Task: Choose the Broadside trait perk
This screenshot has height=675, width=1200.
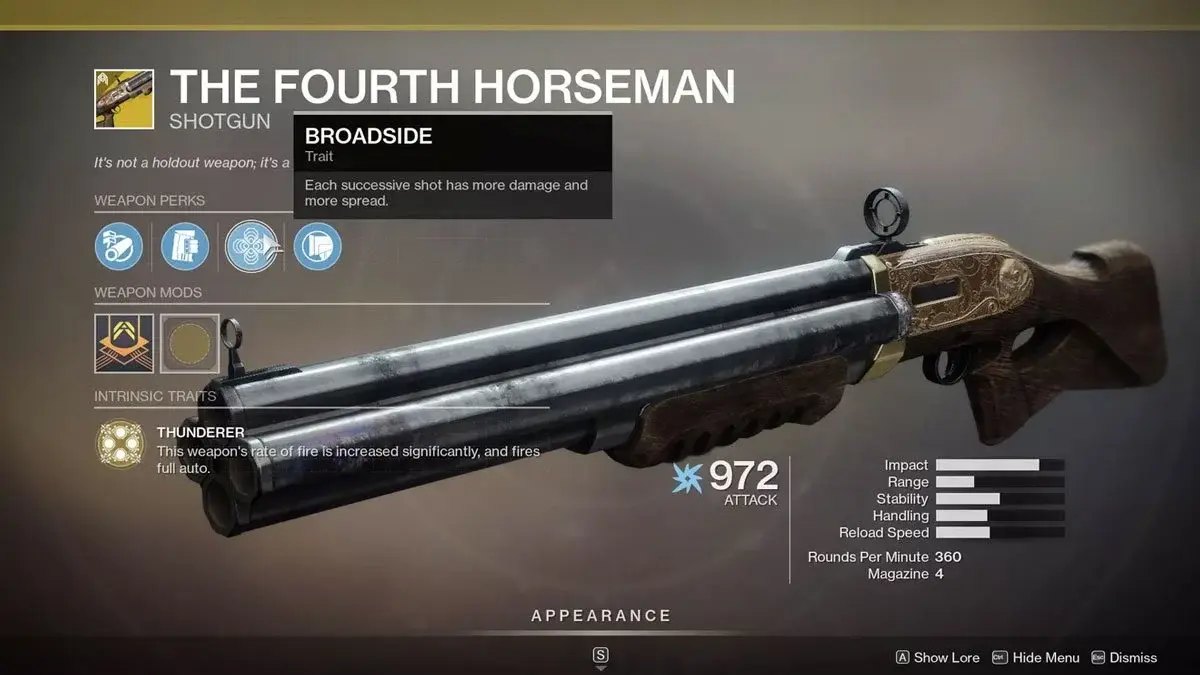Action: (250, 246)
